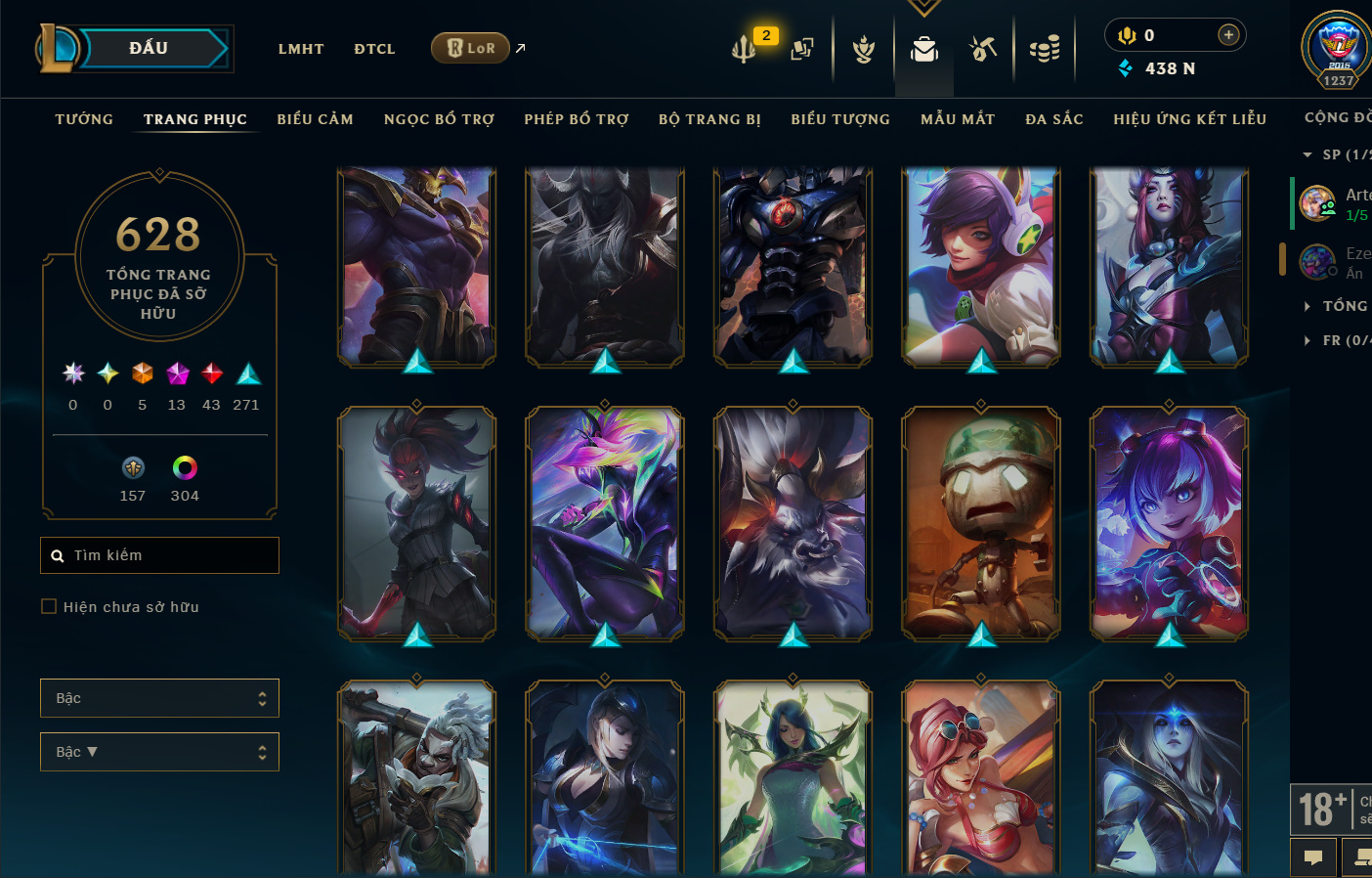
Task: Expand the TỔNG friends group
Action: (1344, 306)
